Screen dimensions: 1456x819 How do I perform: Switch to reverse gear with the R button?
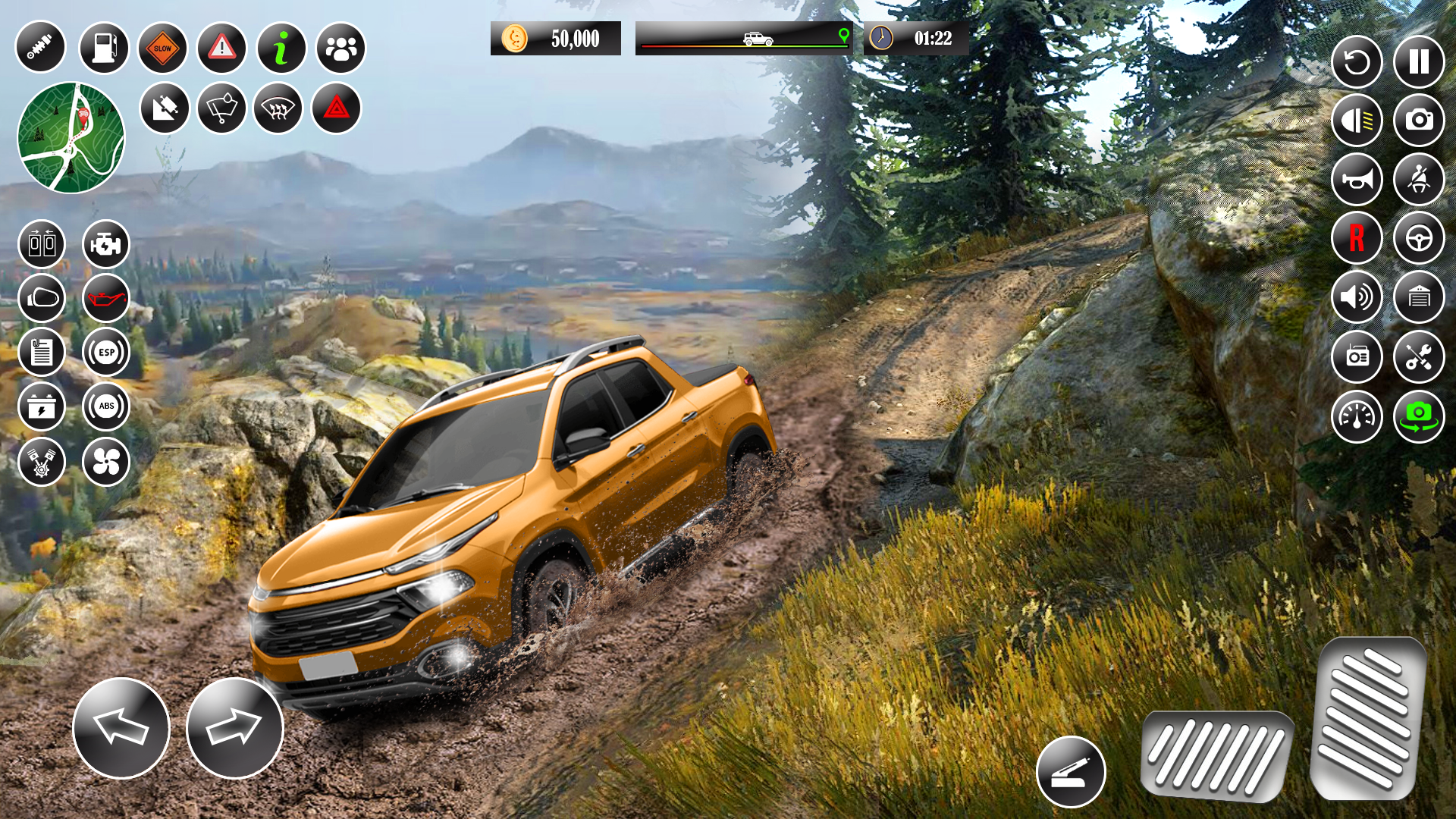[1357, 239]
